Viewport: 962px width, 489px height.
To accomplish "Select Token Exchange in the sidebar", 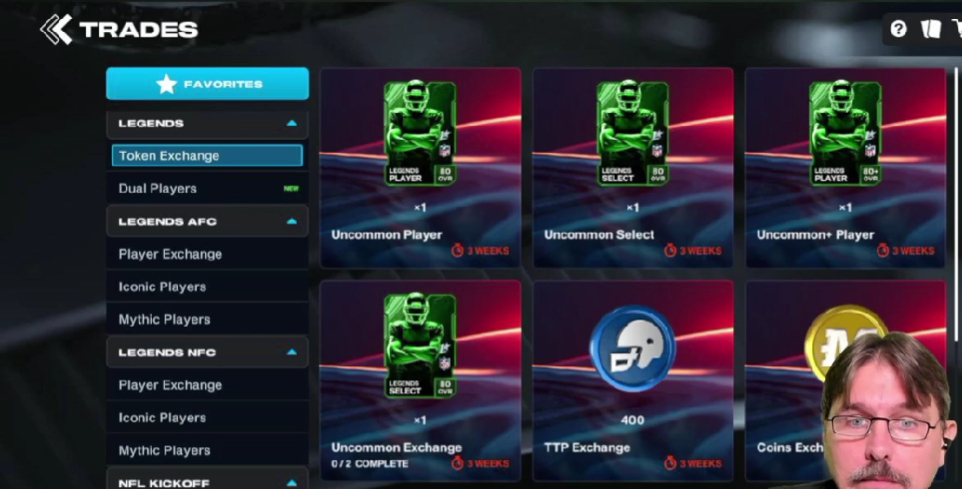I will tap(207, 156).
